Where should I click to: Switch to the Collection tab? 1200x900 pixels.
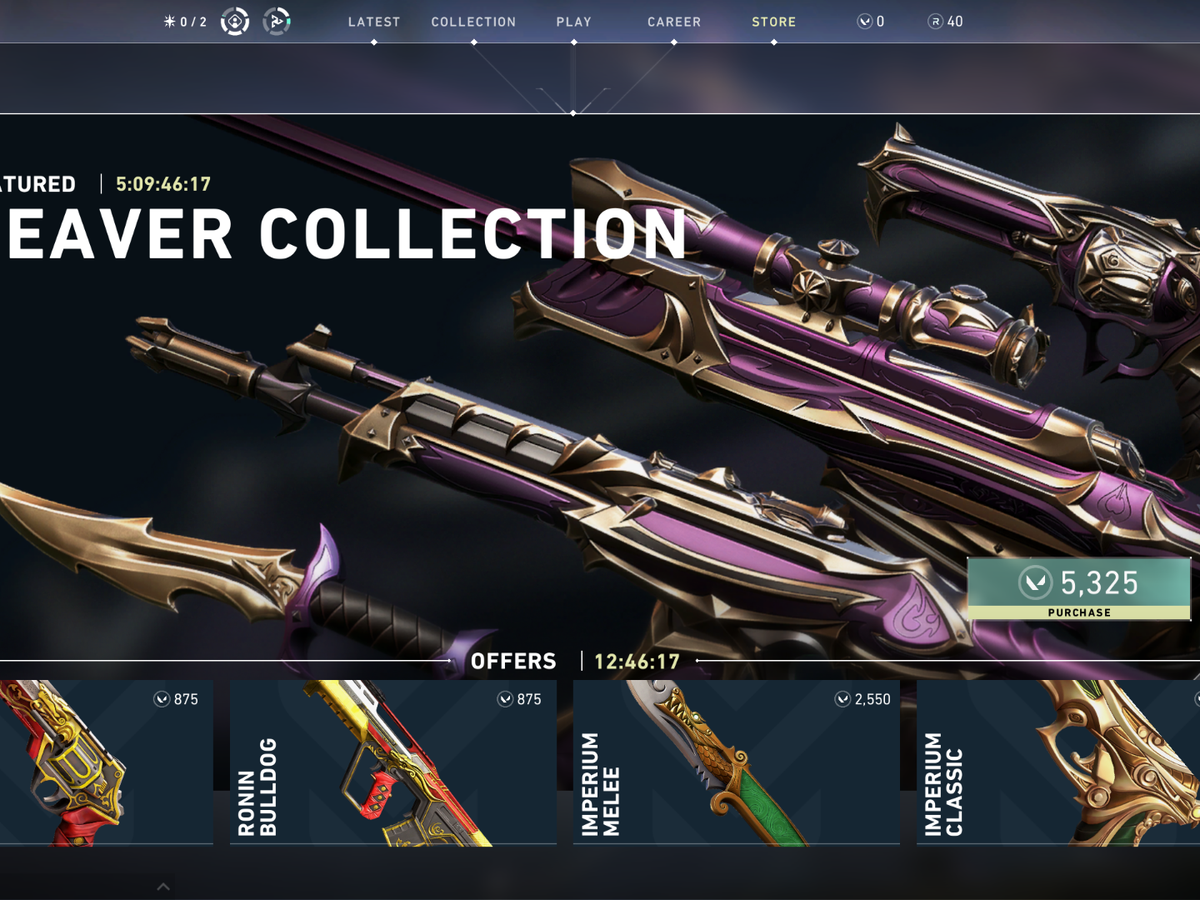pyautogui.click(x=473, y=22)
